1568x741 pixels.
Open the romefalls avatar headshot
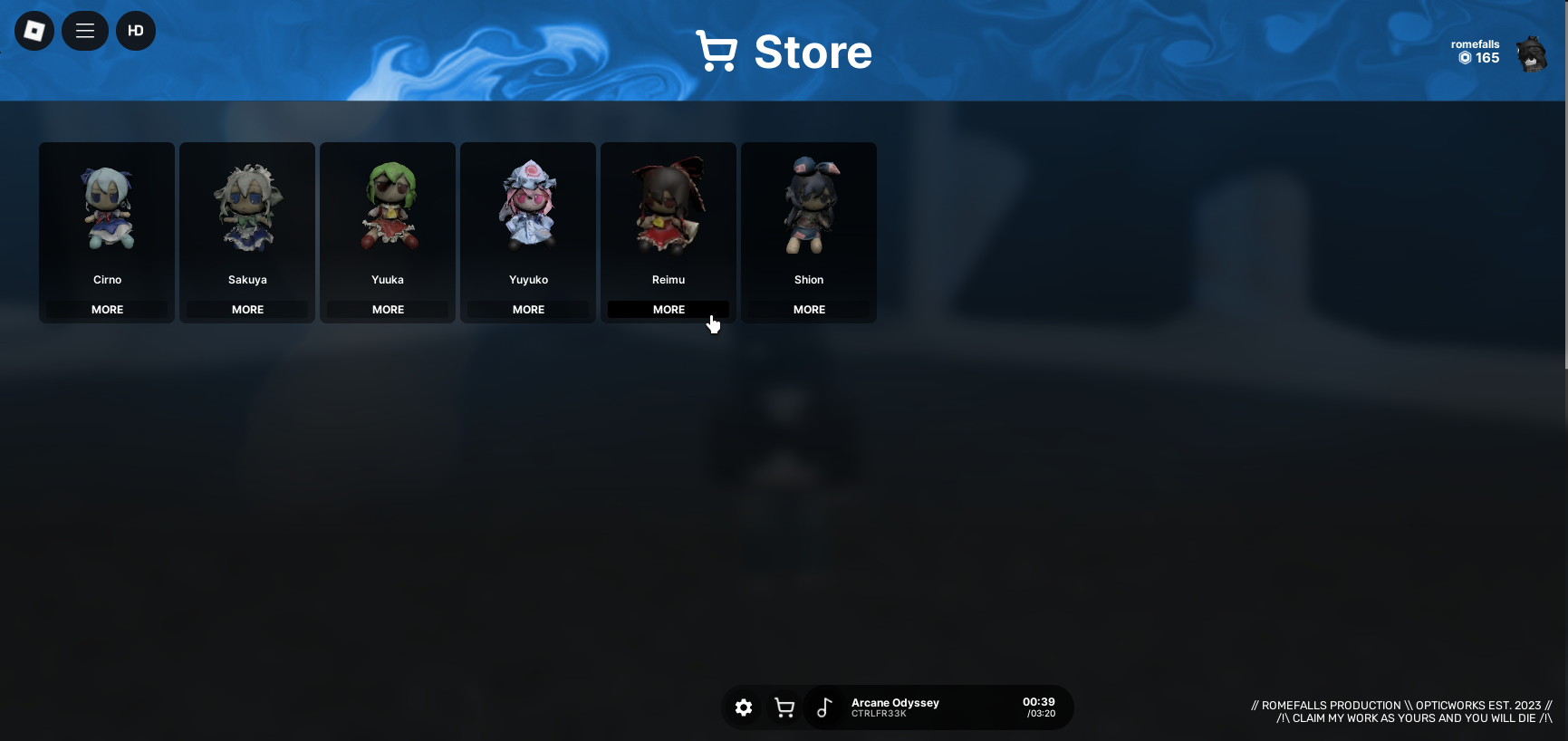coord(1531,53)
